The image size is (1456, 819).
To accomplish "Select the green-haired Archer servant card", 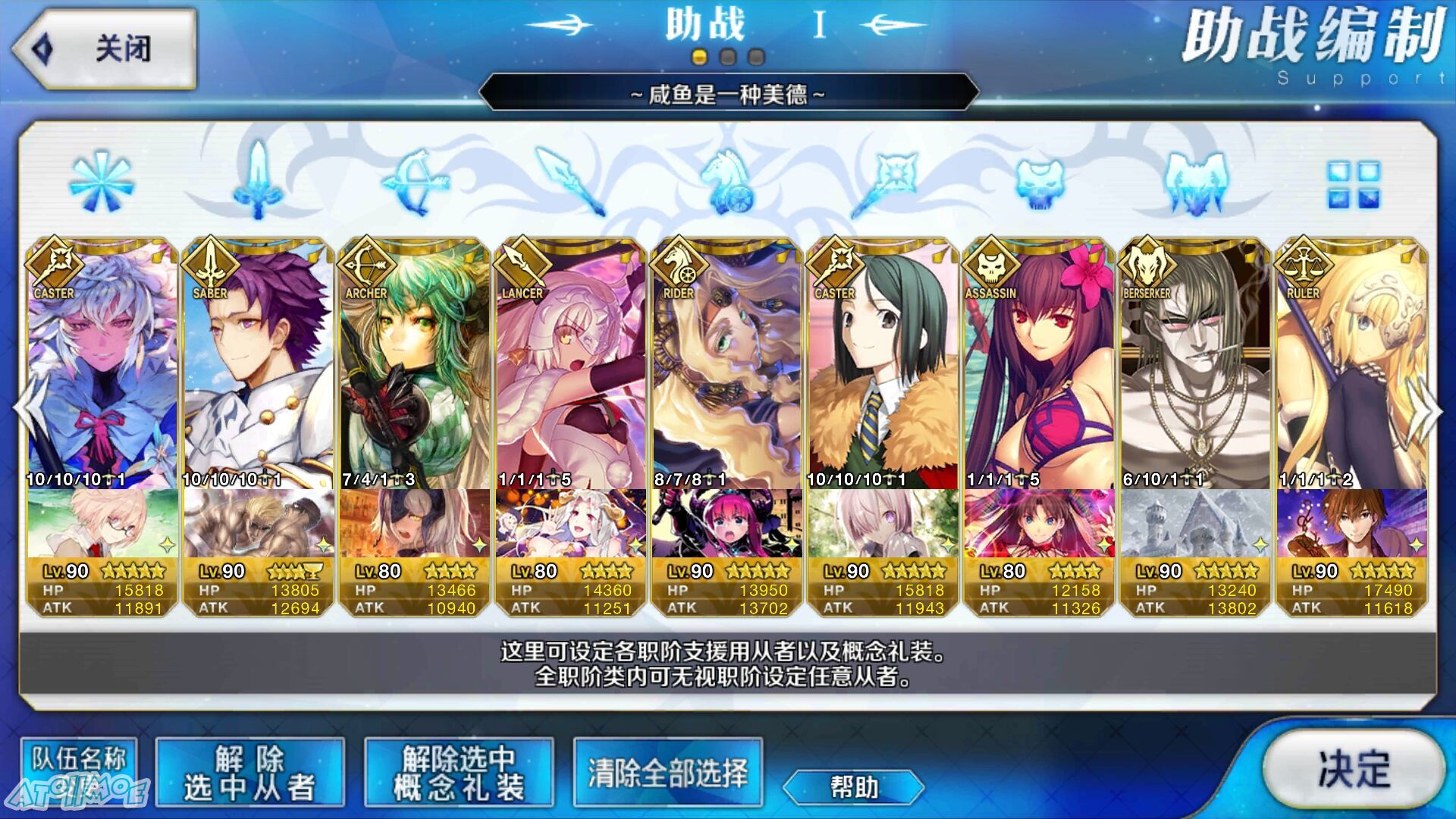I will click(x=415, y=364).
